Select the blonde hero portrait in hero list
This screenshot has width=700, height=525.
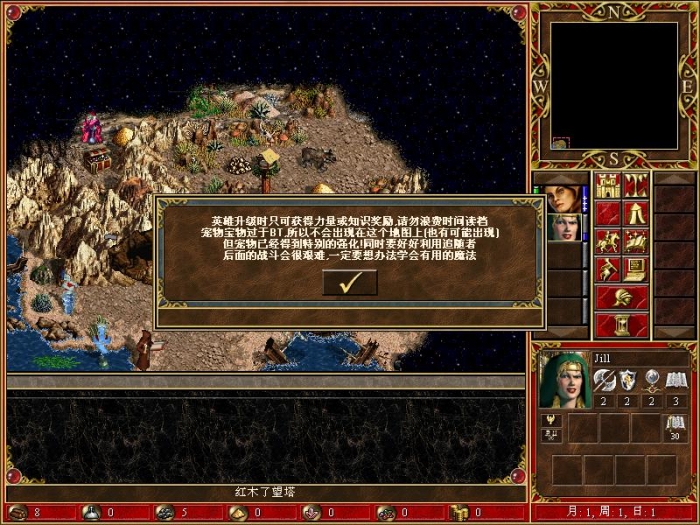click(x=562, y=228)
